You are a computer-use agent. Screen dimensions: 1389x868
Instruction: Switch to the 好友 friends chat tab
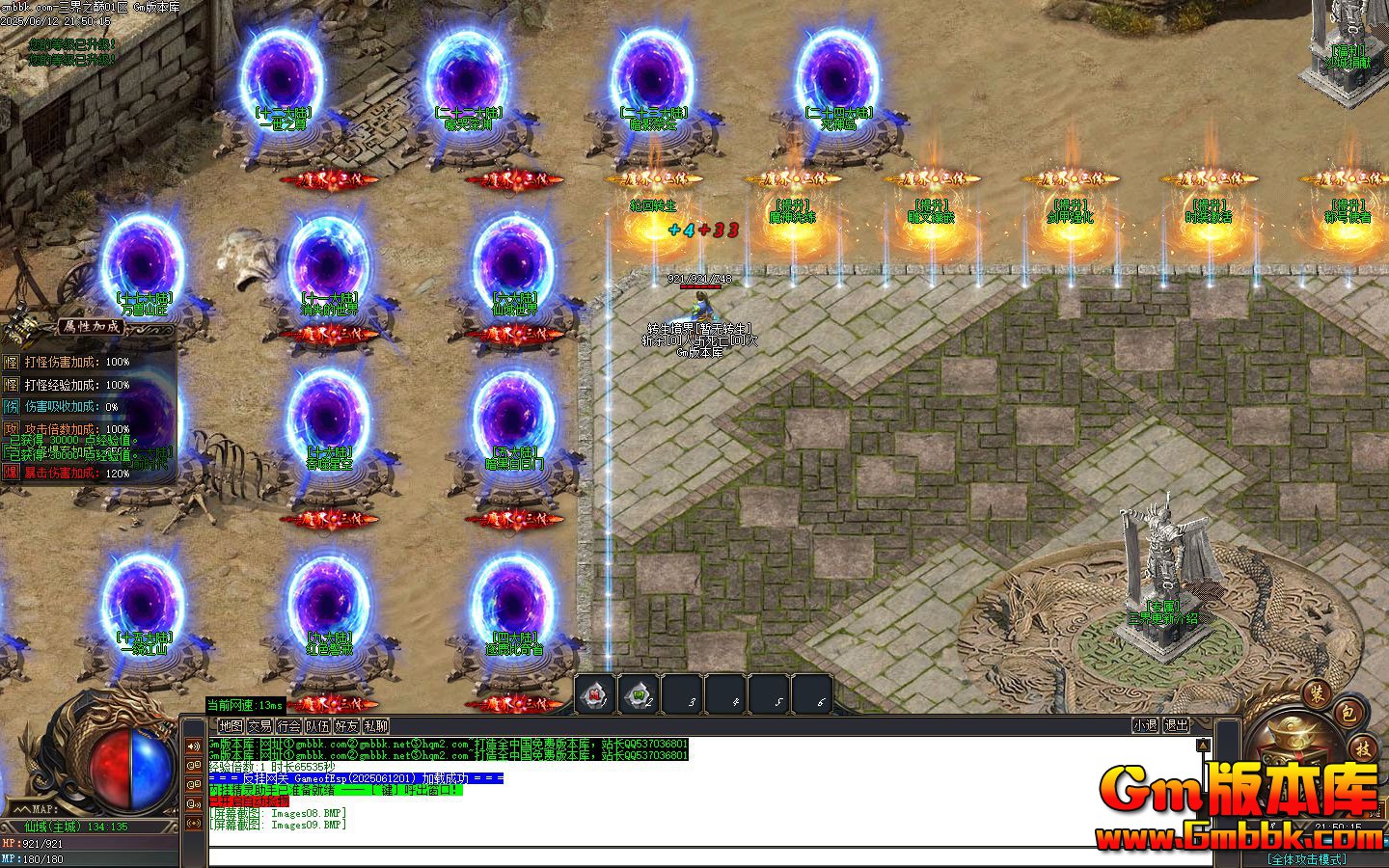click(346, 727)
